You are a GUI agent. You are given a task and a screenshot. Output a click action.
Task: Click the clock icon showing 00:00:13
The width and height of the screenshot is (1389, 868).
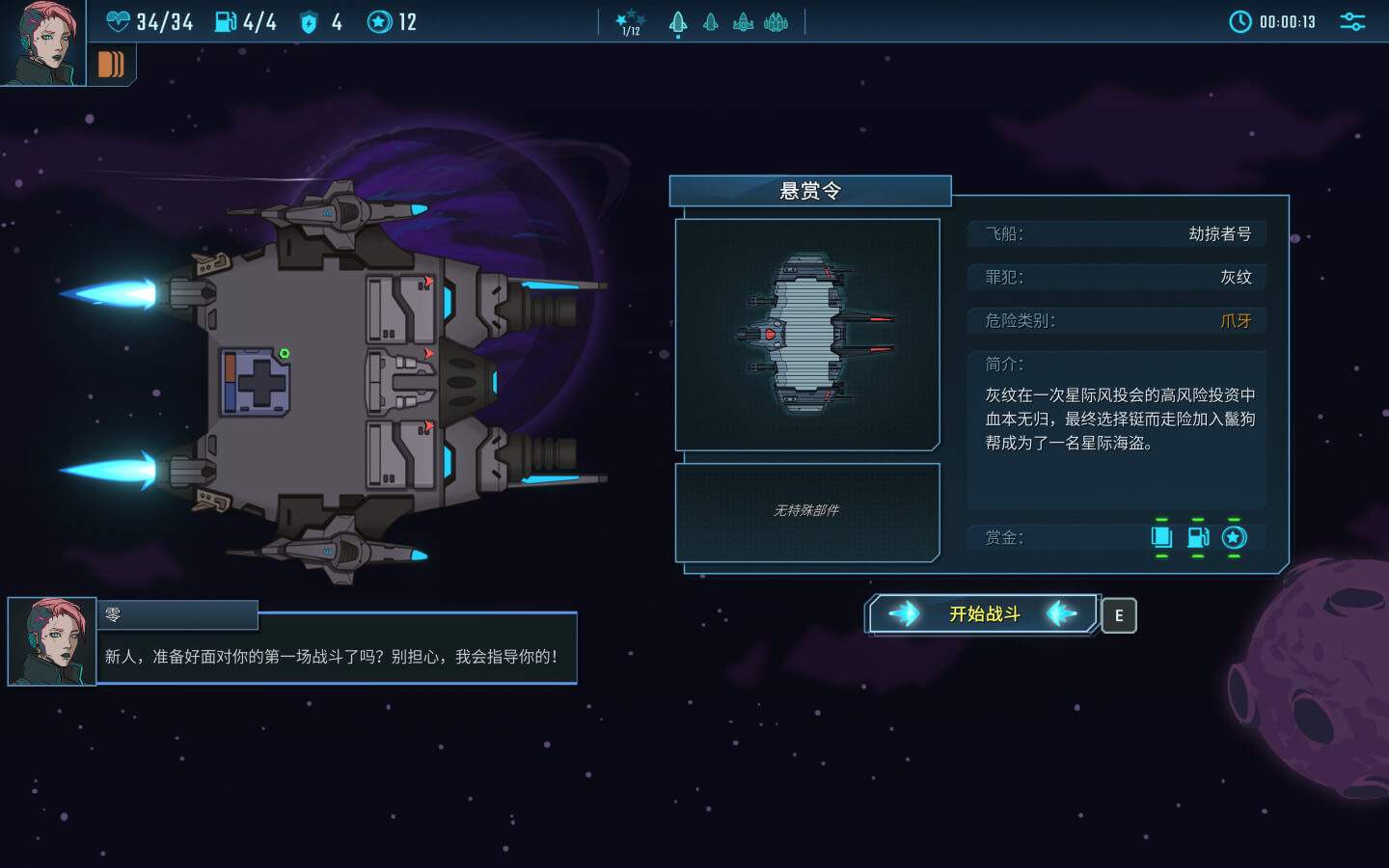(1240, 20)
